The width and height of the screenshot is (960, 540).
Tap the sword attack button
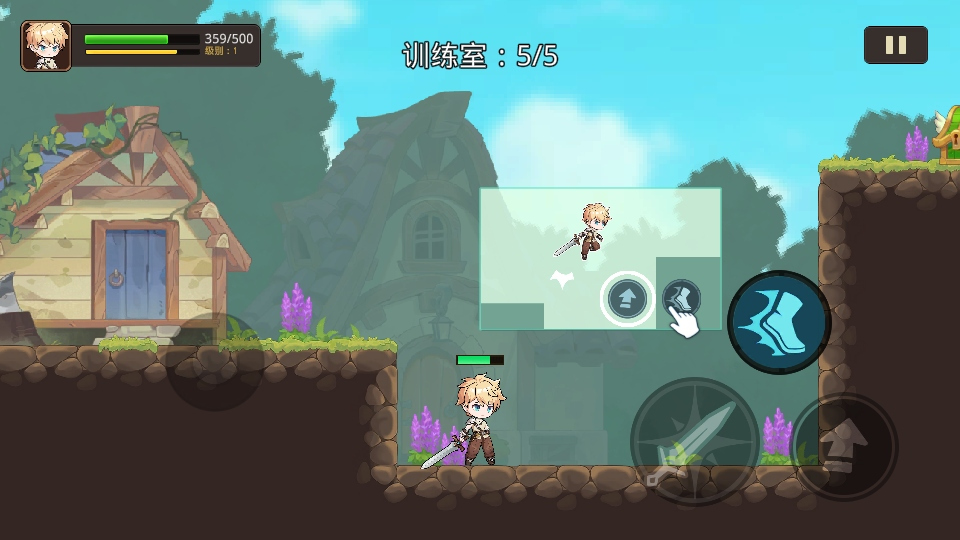pos(694,440)
